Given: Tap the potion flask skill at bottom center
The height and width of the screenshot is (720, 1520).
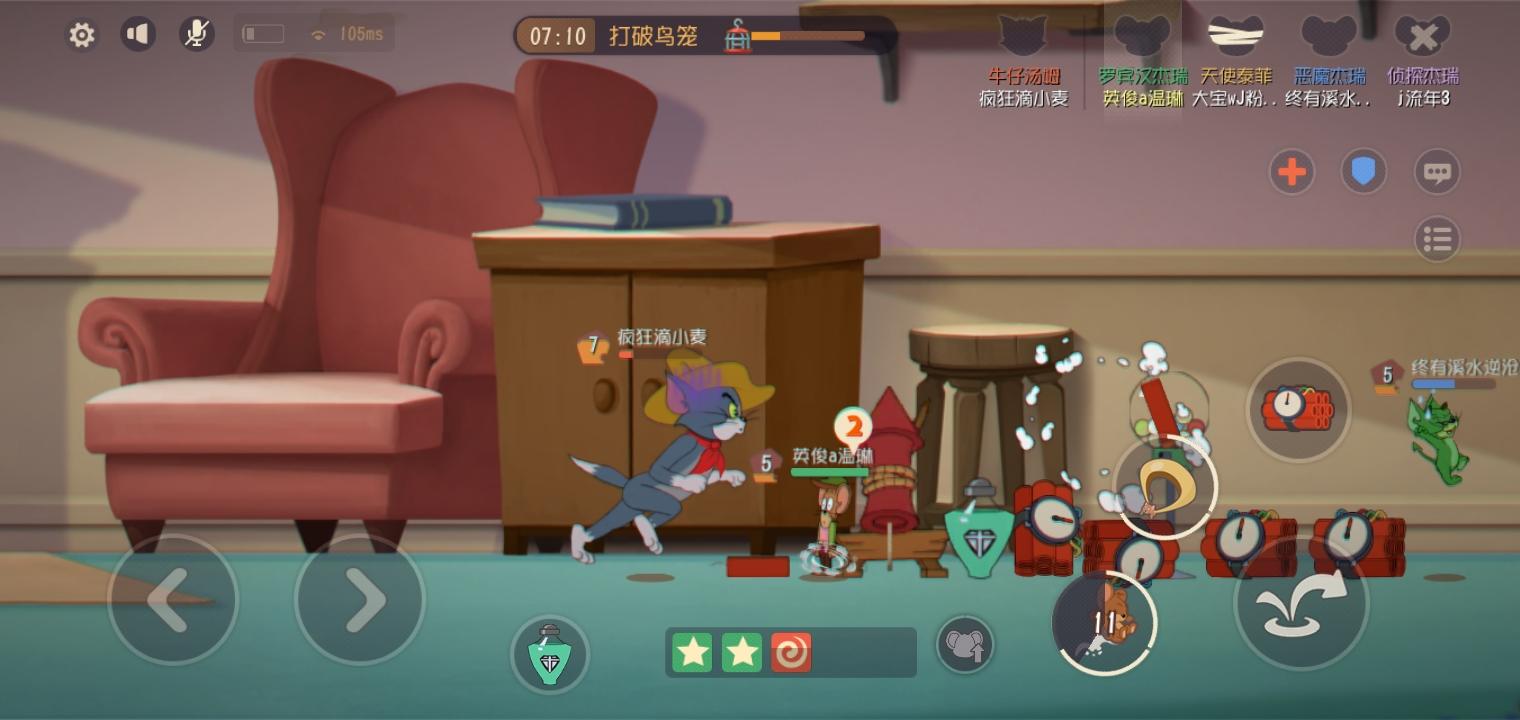Looking at the screenshot, I should 550,655.
